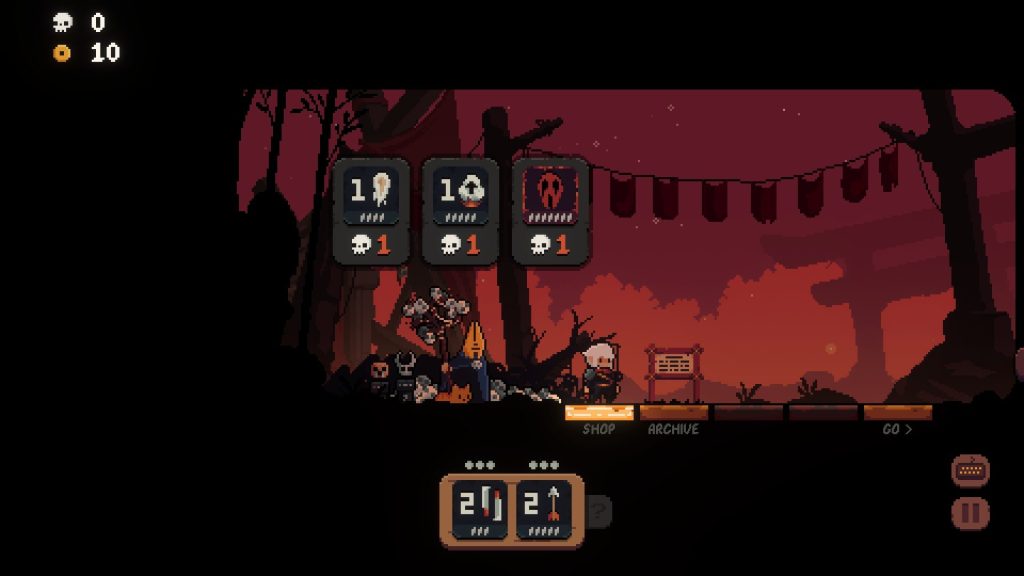This screenshot has width=1024, height=576.
Task: Choose the Go floor cell
Action: point(898,412)
